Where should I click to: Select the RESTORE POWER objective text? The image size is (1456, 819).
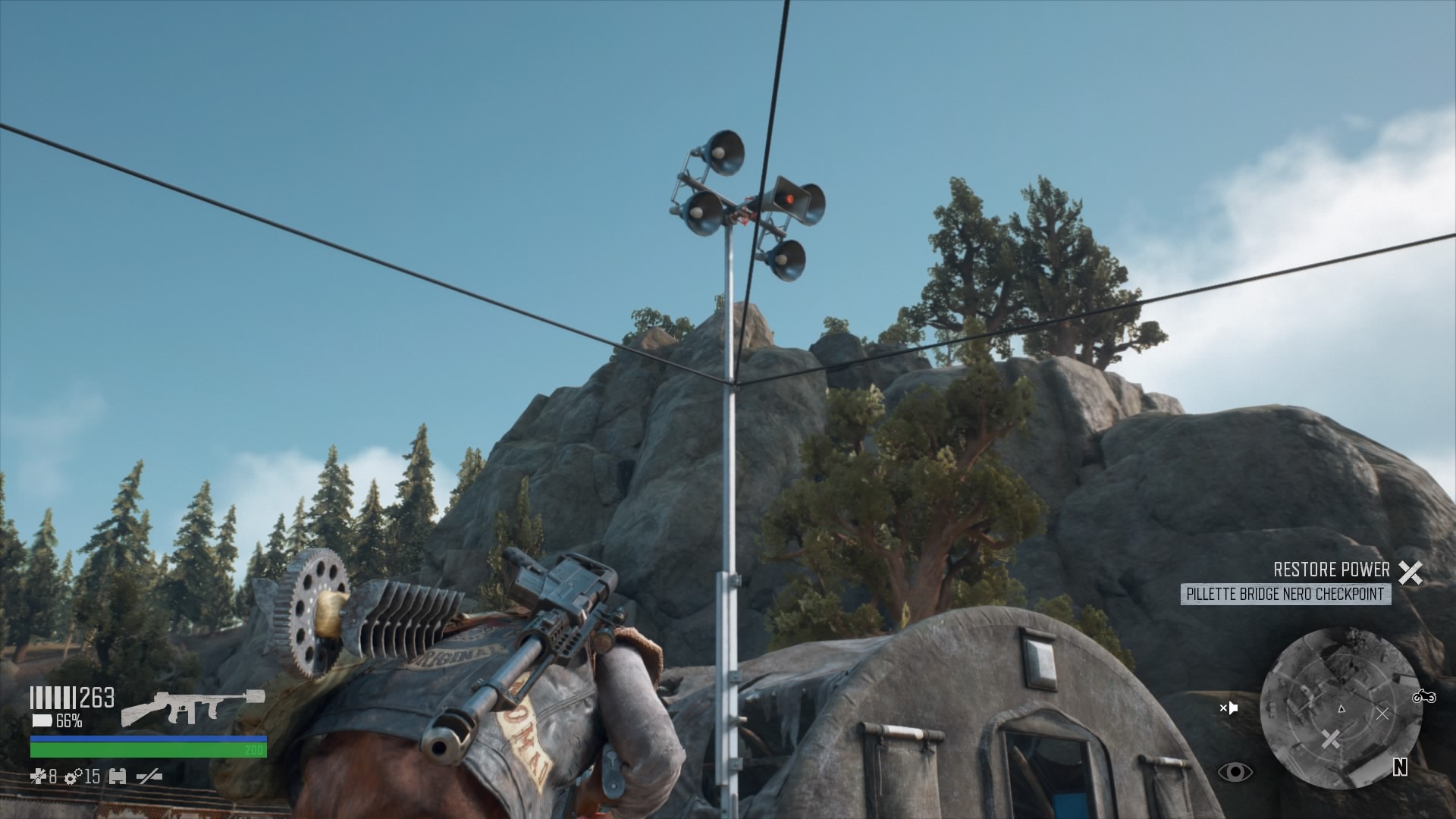click(x=1331, y=570)
